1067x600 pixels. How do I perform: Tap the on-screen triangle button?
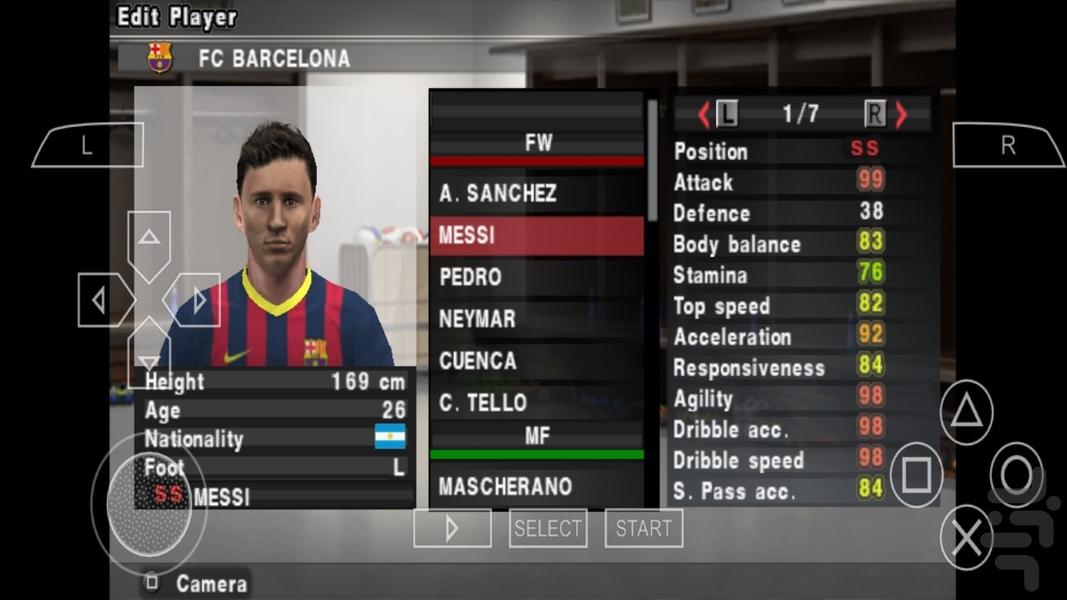click(966, 412)
